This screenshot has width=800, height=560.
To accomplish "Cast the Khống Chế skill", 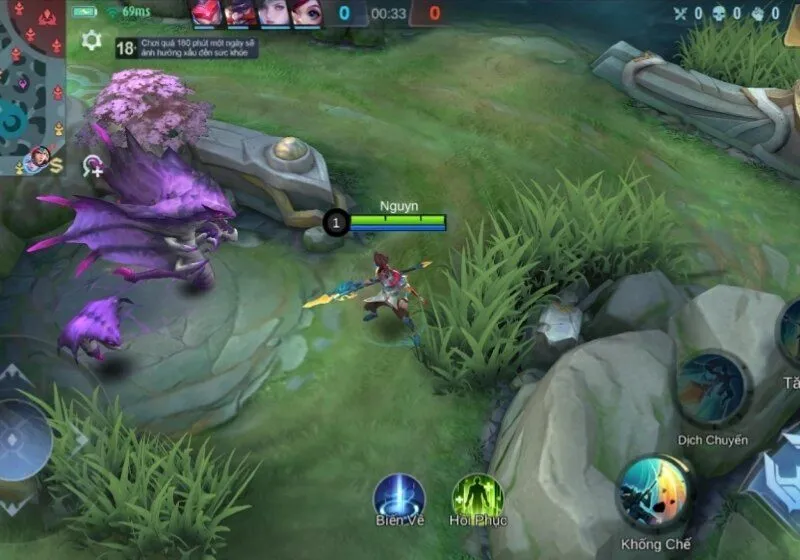I will pos(656,493).
